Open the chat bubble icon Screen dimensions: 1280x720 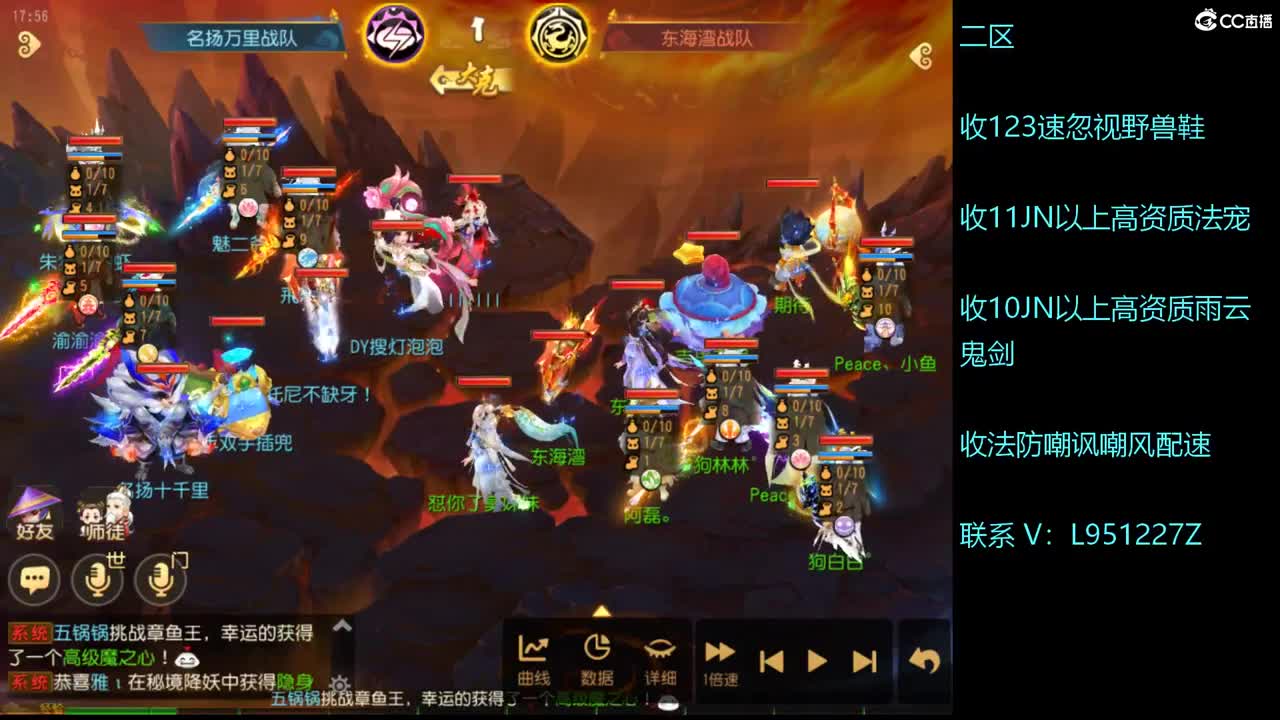[x=33, y=578]
